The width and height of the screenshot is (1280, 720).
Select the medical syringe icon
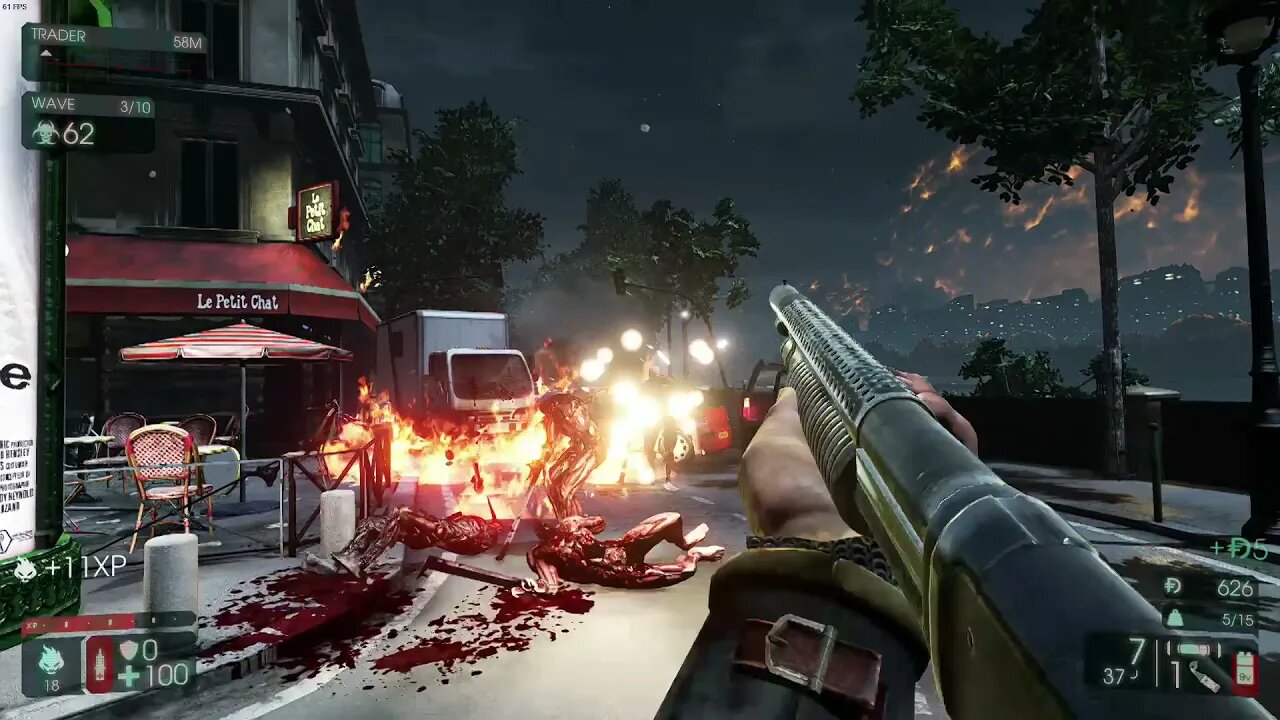tap(101, 663)
